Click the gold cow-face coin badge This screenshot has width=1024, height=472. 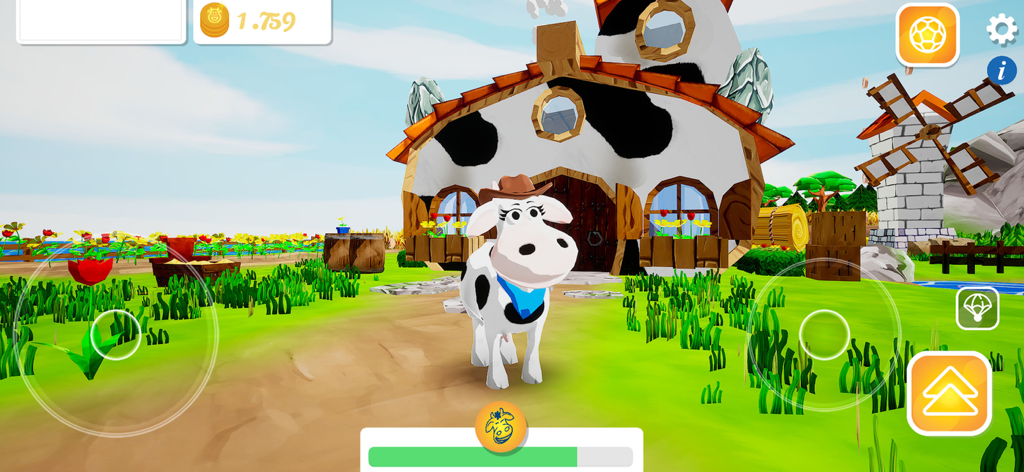click(x=500, y=426)
